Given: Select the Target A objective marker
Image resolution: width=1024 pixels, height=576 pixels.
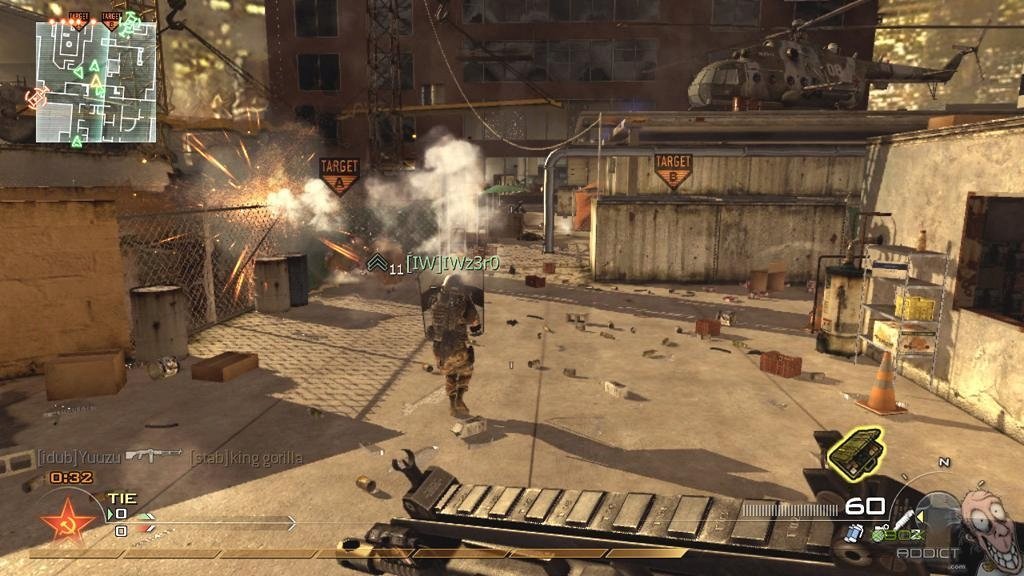Looking at the screenshot, I should 339,174.
